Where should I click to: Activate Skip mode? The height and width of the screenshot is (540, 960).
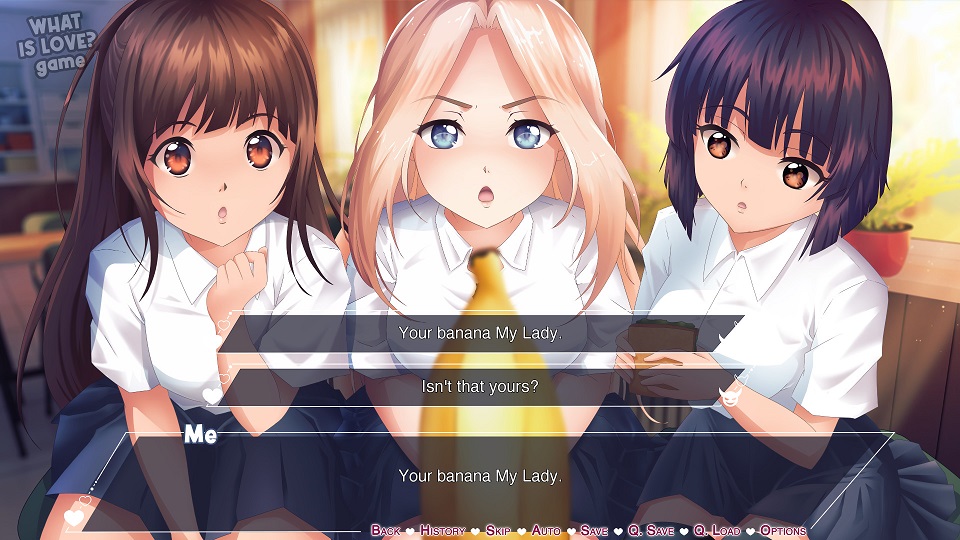pos(498,530)
